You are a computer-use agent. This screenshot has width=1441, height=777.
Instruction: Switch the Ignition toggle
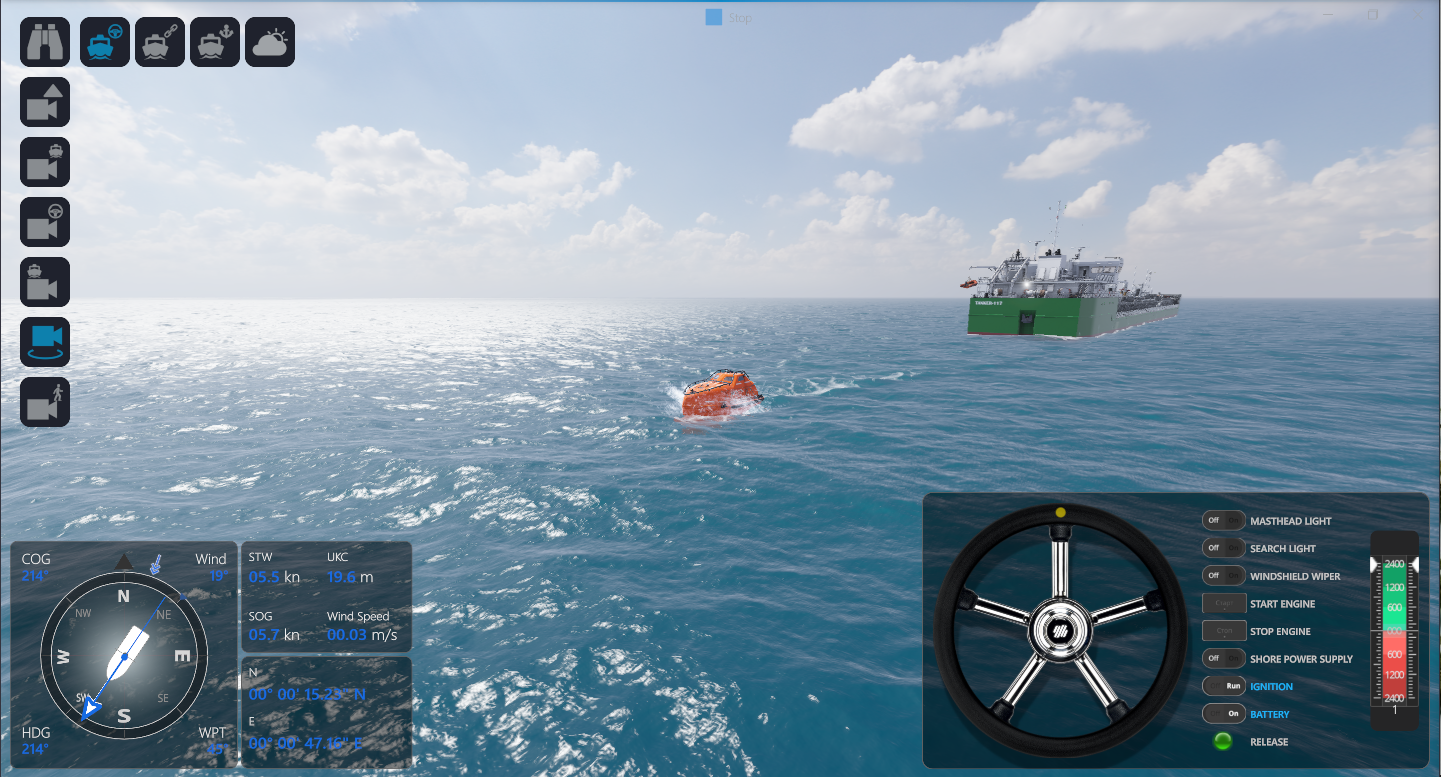click(1223, 686)
